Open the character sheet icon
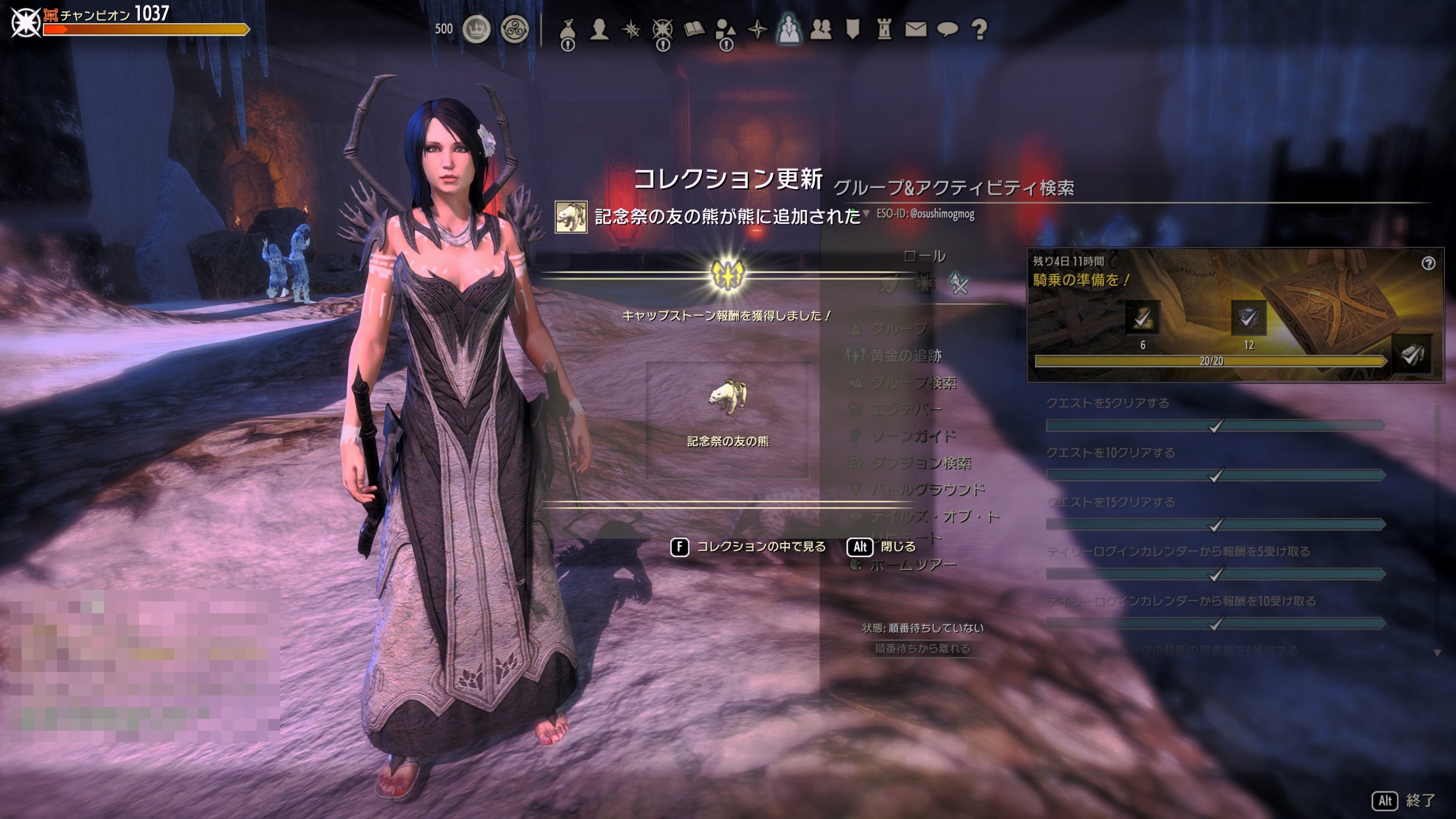The width and height of the screenshot is (1456, 819). [599, 29]
